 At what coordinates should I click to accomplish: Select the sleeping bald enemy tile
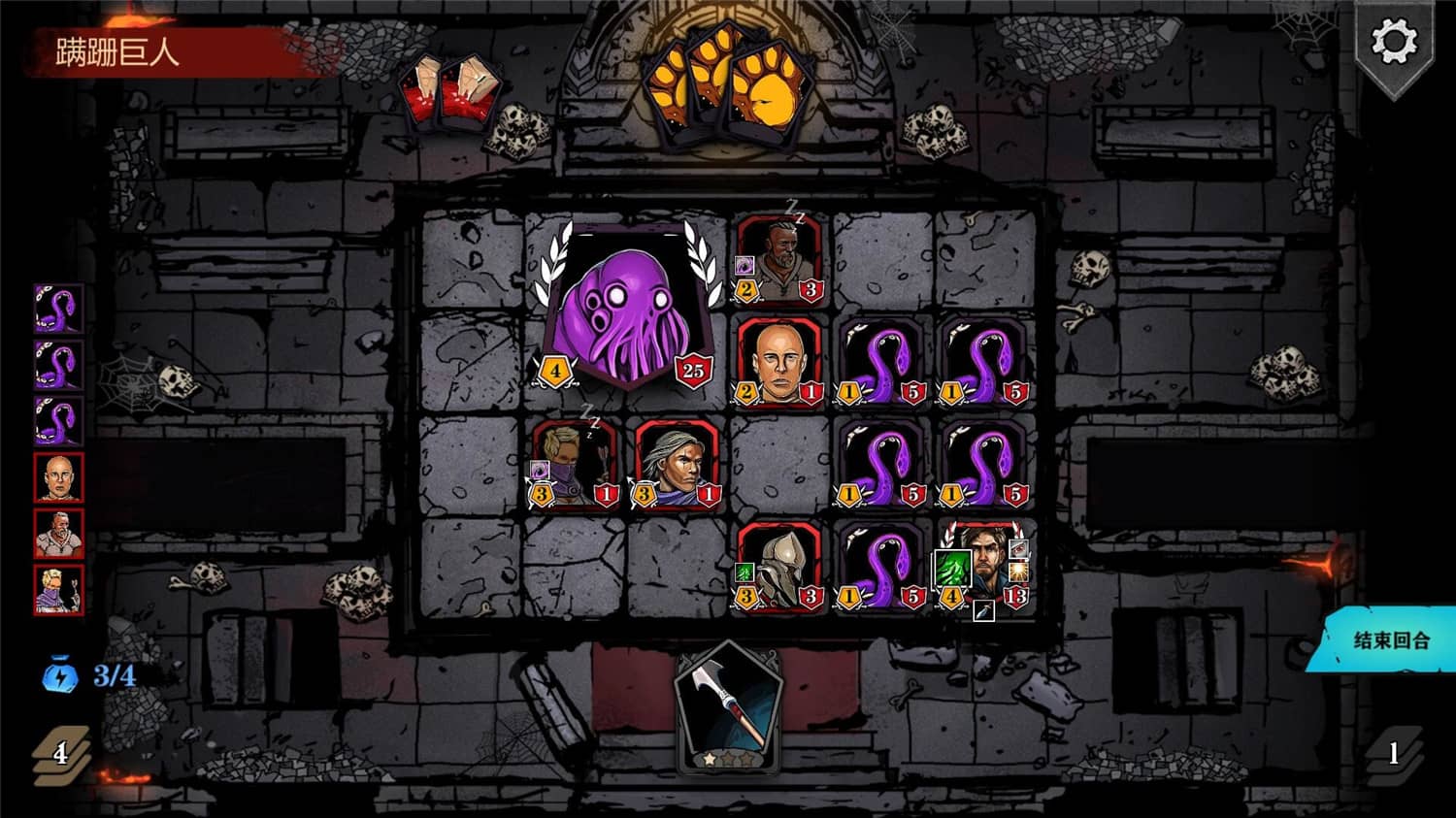(782, 255)
